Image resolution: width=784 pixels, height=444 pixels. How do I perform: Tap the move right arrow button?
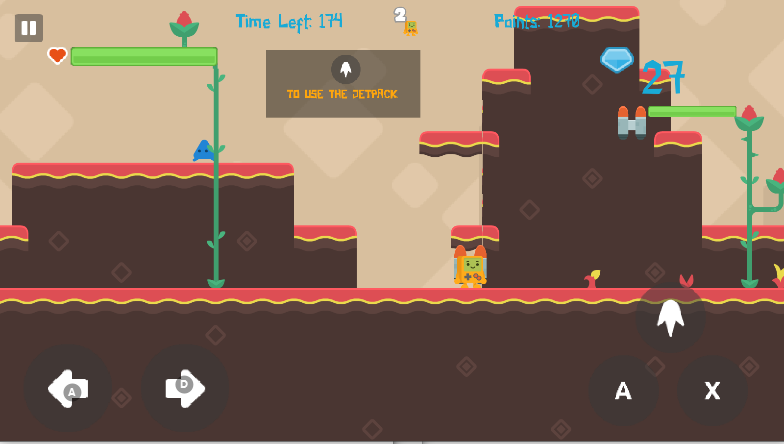[186, 389]
